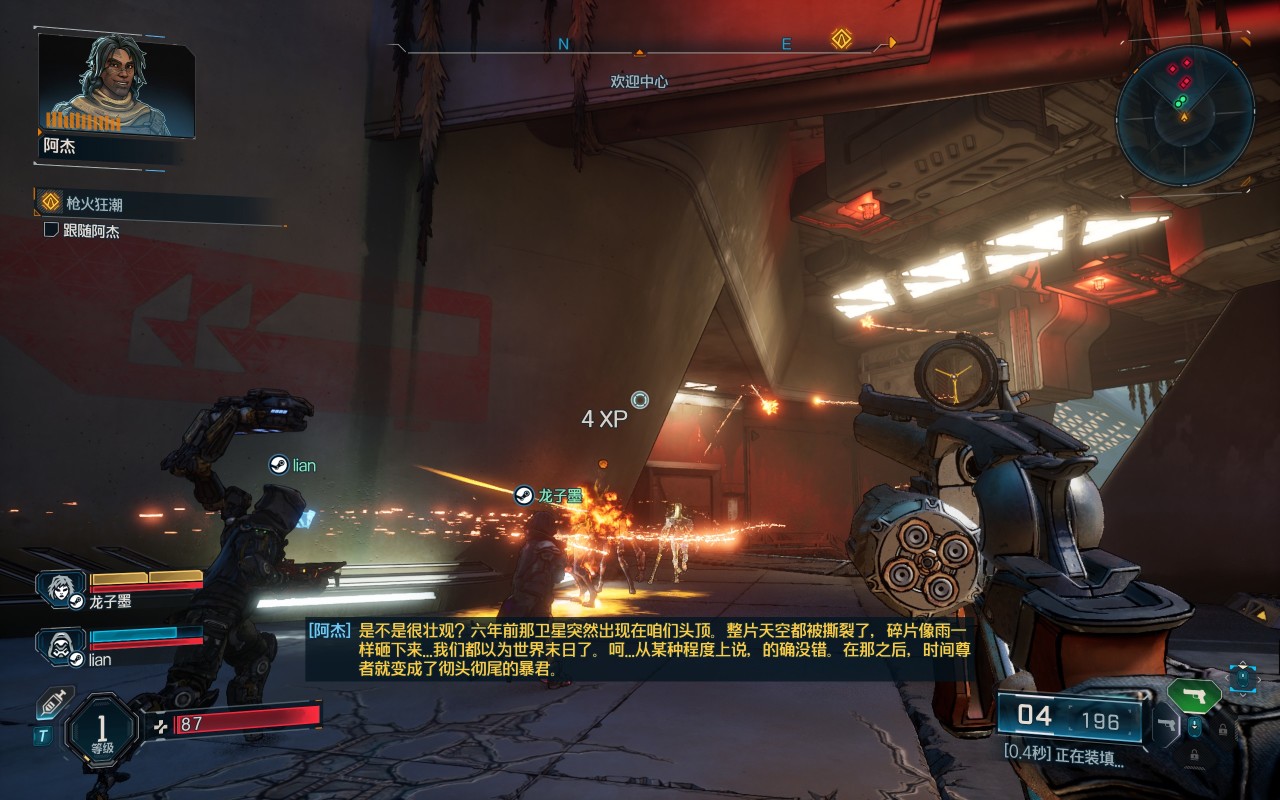Viewport: 1280px width, 800px height.
Task: Select the orange quest marker on the compass
Action: [841, 40]
